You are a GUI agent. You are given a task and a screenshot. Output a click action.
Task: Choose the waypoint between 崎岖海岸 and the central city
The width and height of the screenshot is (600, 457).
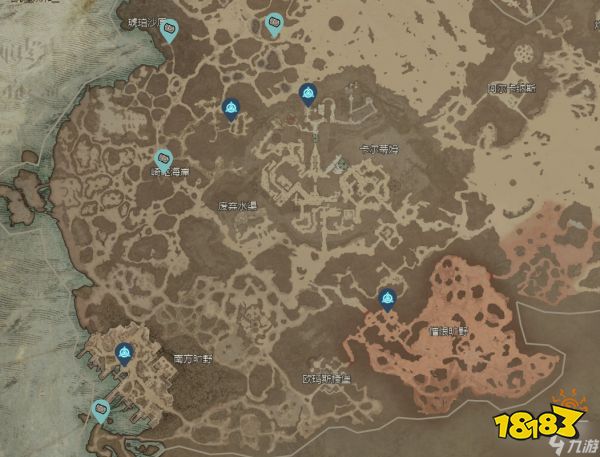(232, 108)
